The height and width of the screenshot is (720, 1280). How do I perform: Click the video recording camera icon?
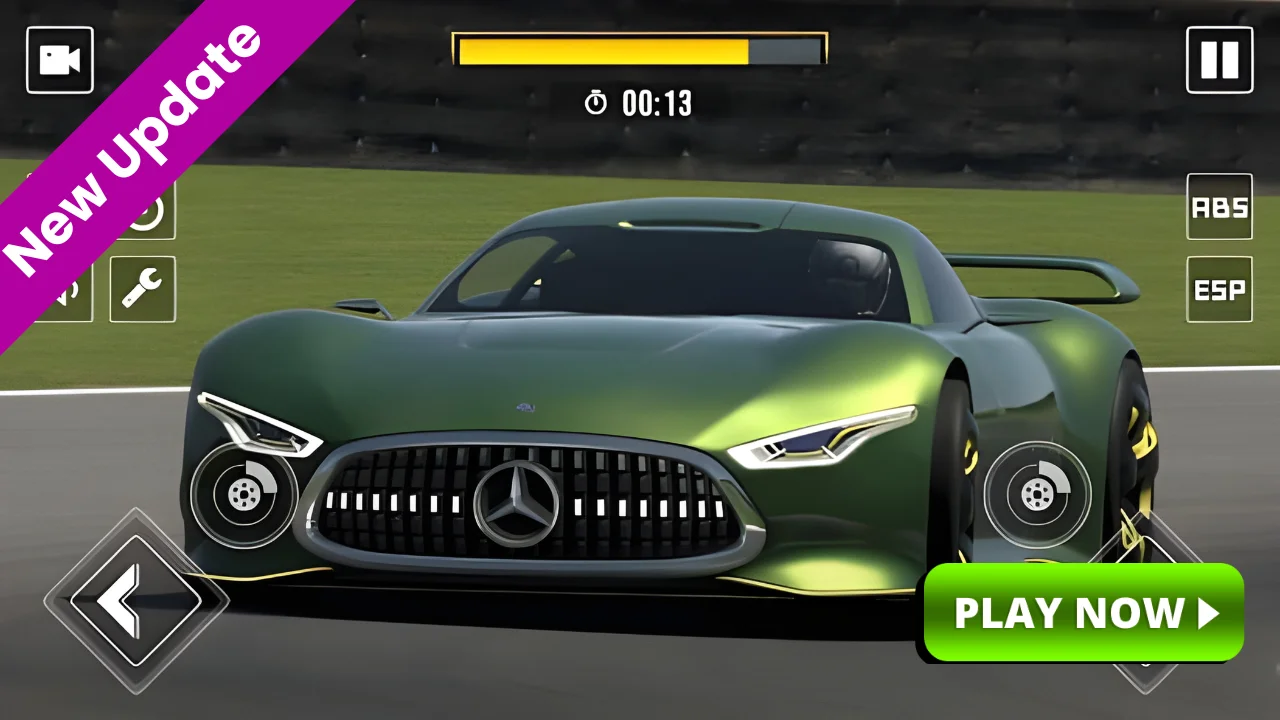(59, 59)
